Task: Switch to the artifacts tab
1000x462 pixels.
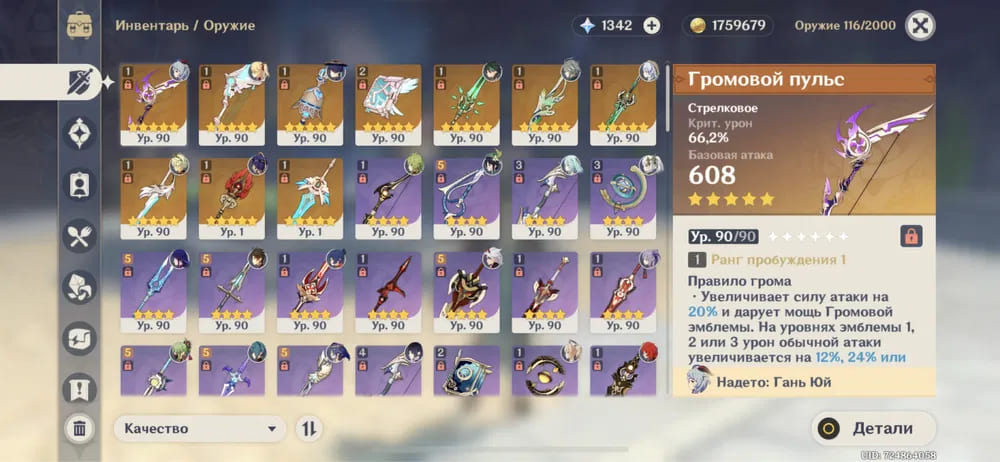Action: [x=80, y=133]
